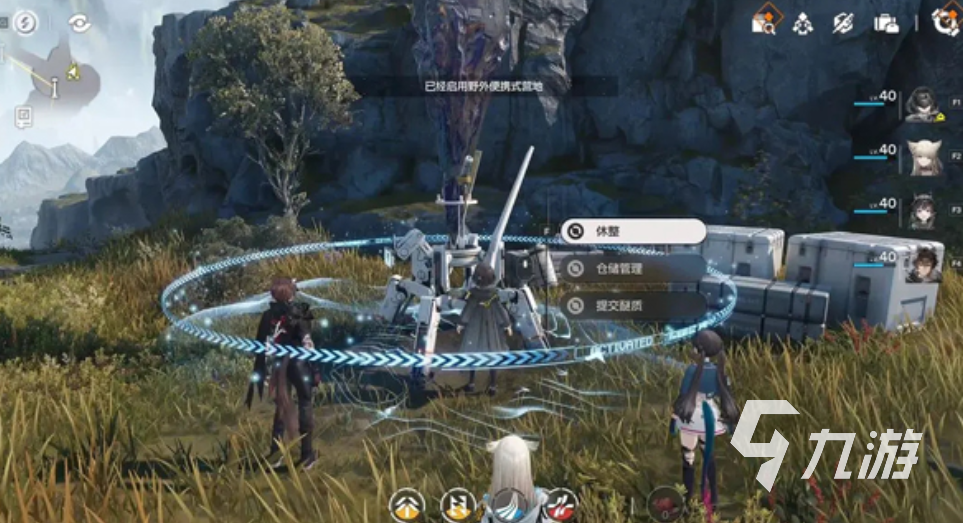Select the 休整 rest option

click(x=633, y=232)
